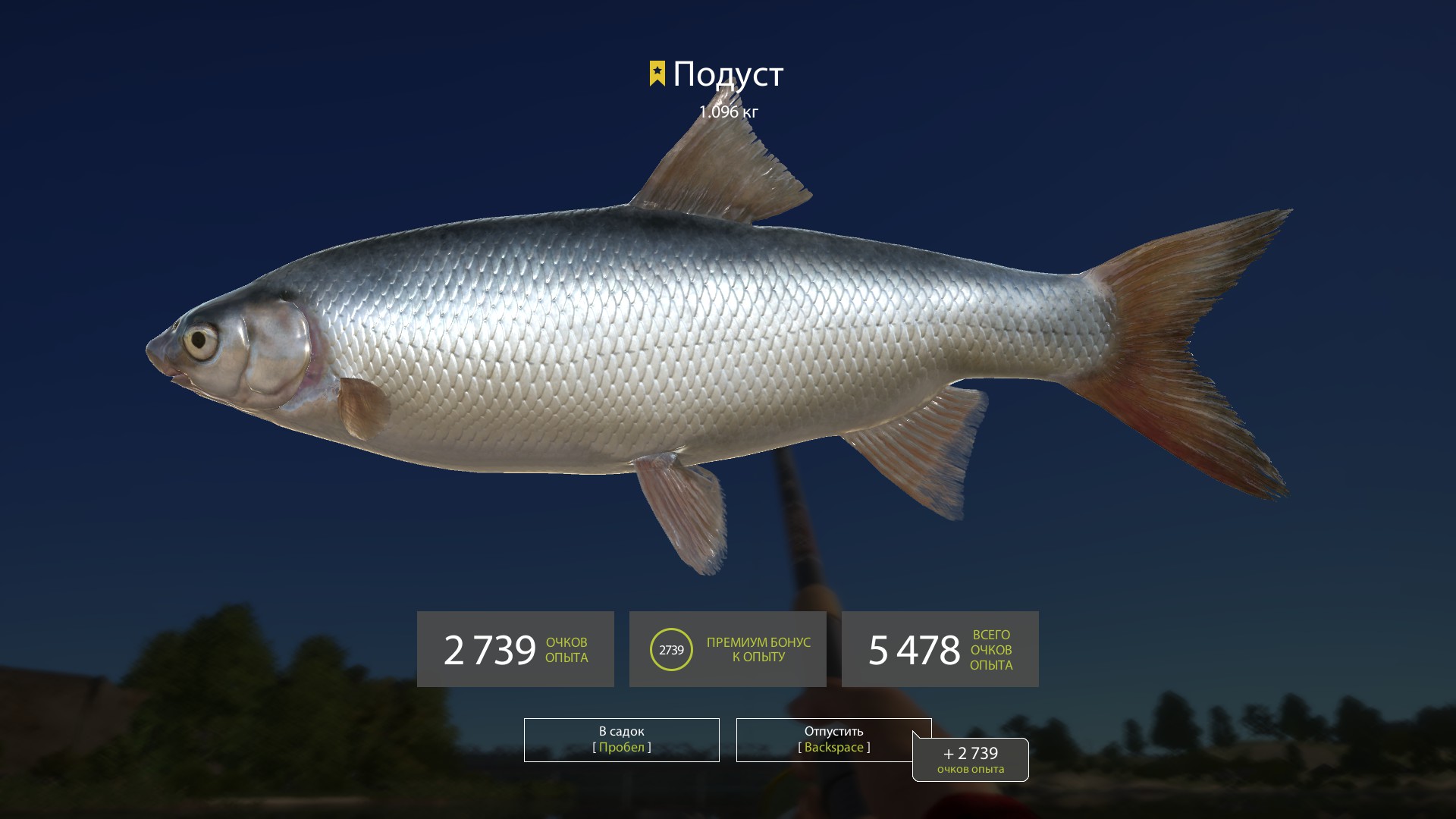Click the Подуст title text
The height and width of the screenshot is (819, 1456).
tap(728, 74)
